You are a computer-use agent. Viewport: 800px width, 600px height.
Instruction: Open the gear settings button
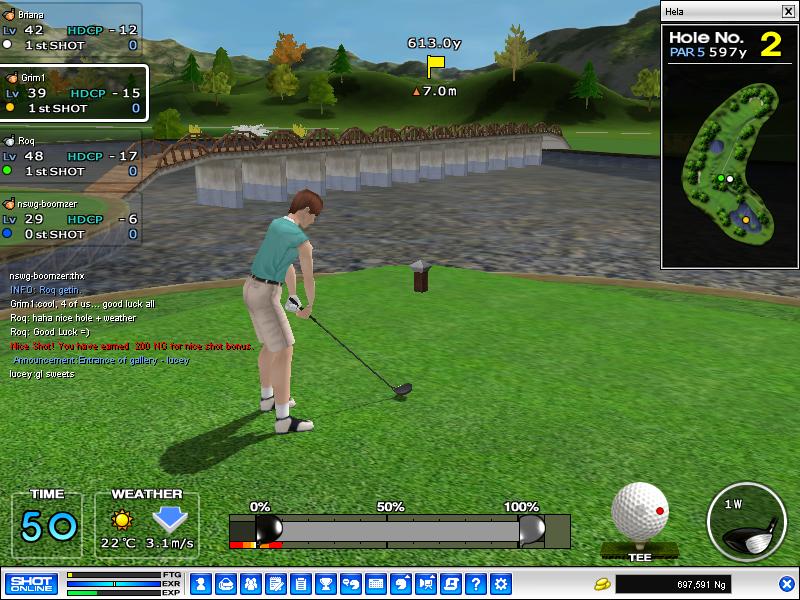[501, 583]
